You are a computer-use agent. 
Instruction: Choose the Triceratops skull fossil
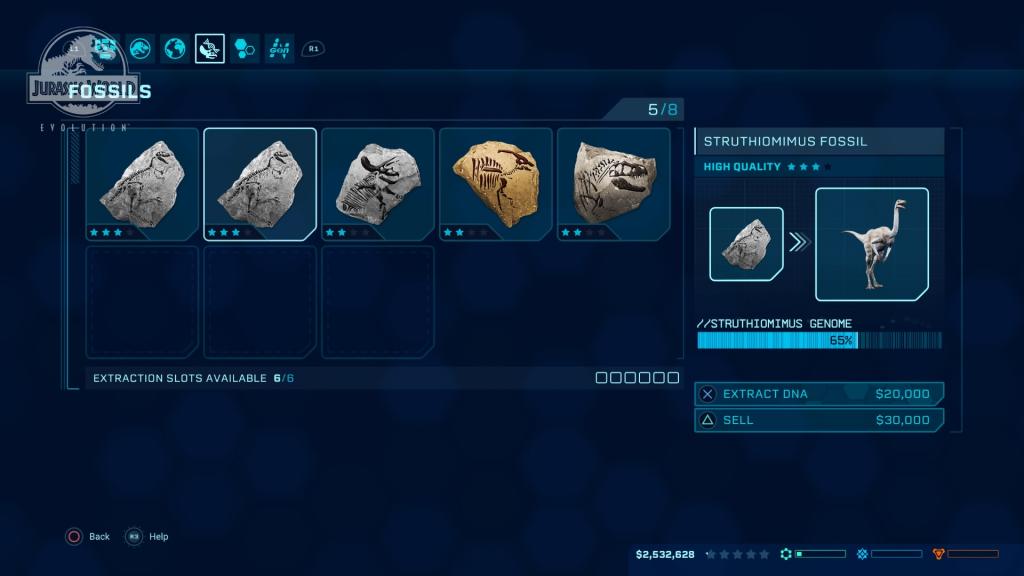coord(377,184)
